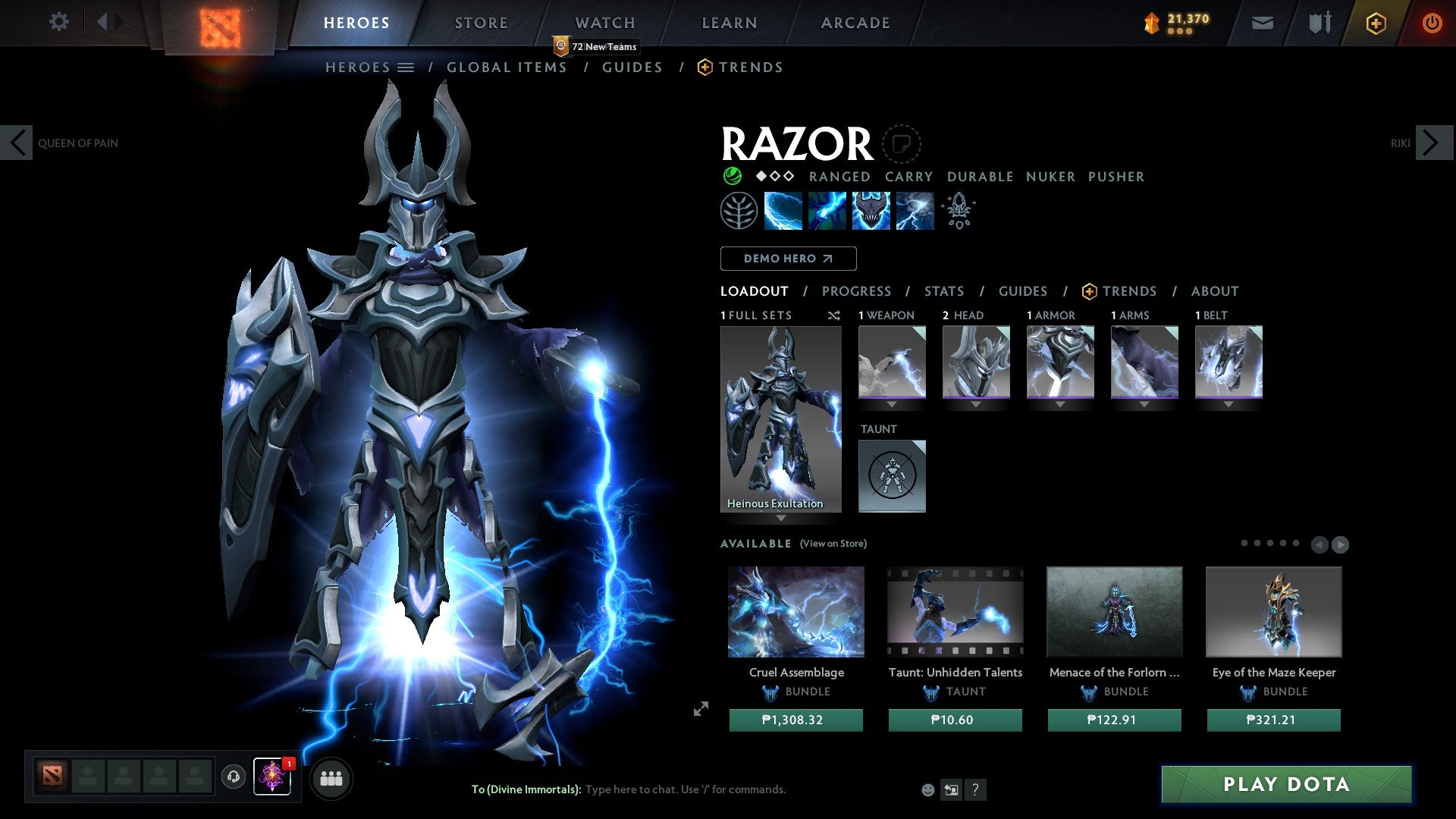Click the smiley emoticon icon beside chat
This screenshot has height=819, width=1456.
point(927,789)
